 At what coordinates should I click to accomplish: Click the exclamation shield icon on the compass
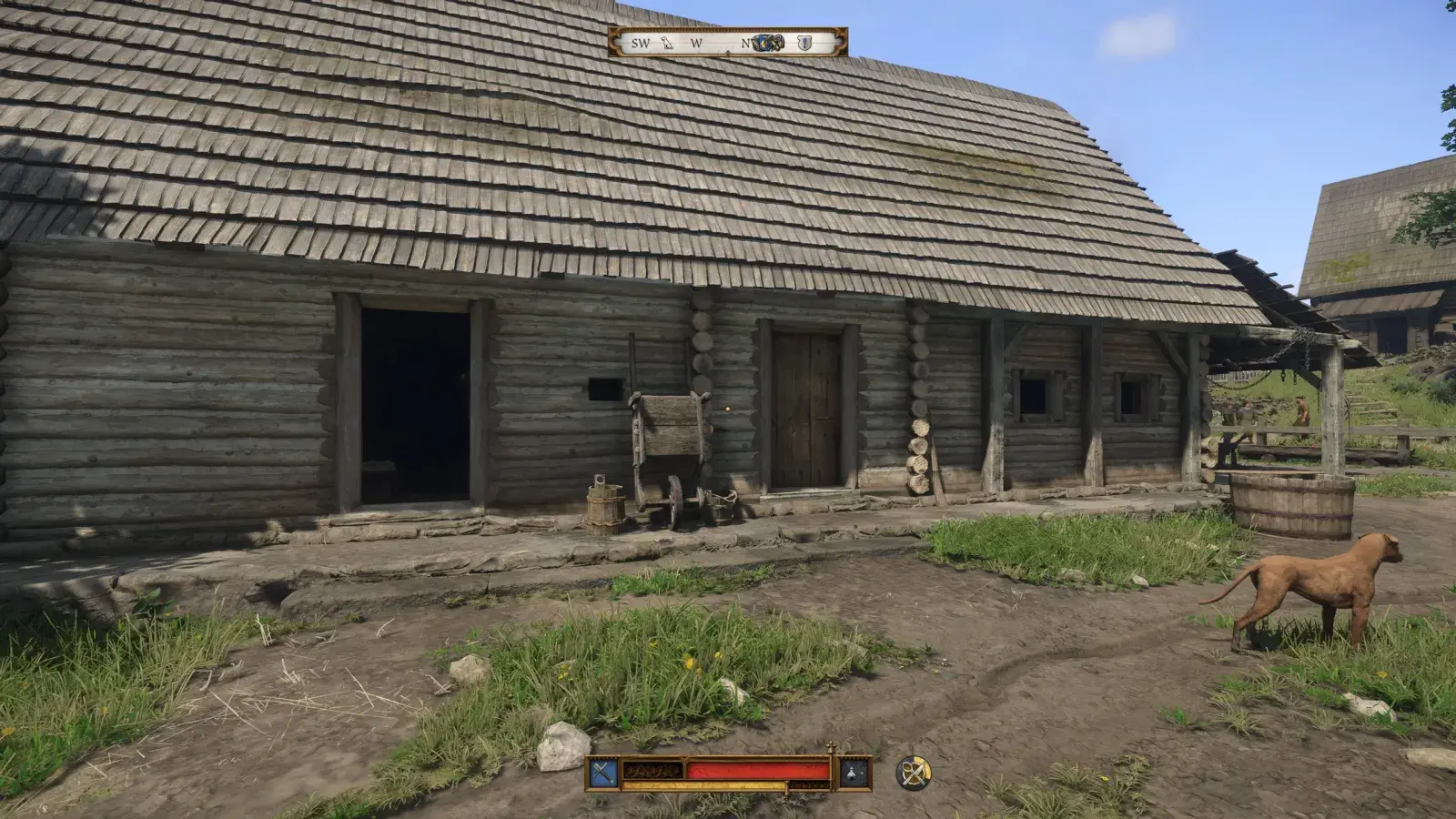804,43
